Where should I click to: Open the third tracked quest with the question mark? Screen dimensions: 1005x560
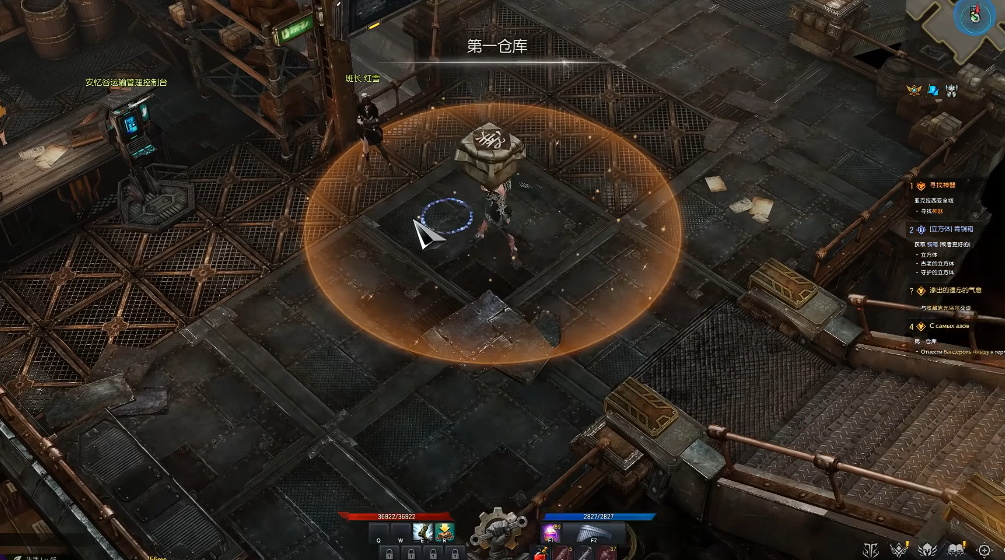coord(945,290)
